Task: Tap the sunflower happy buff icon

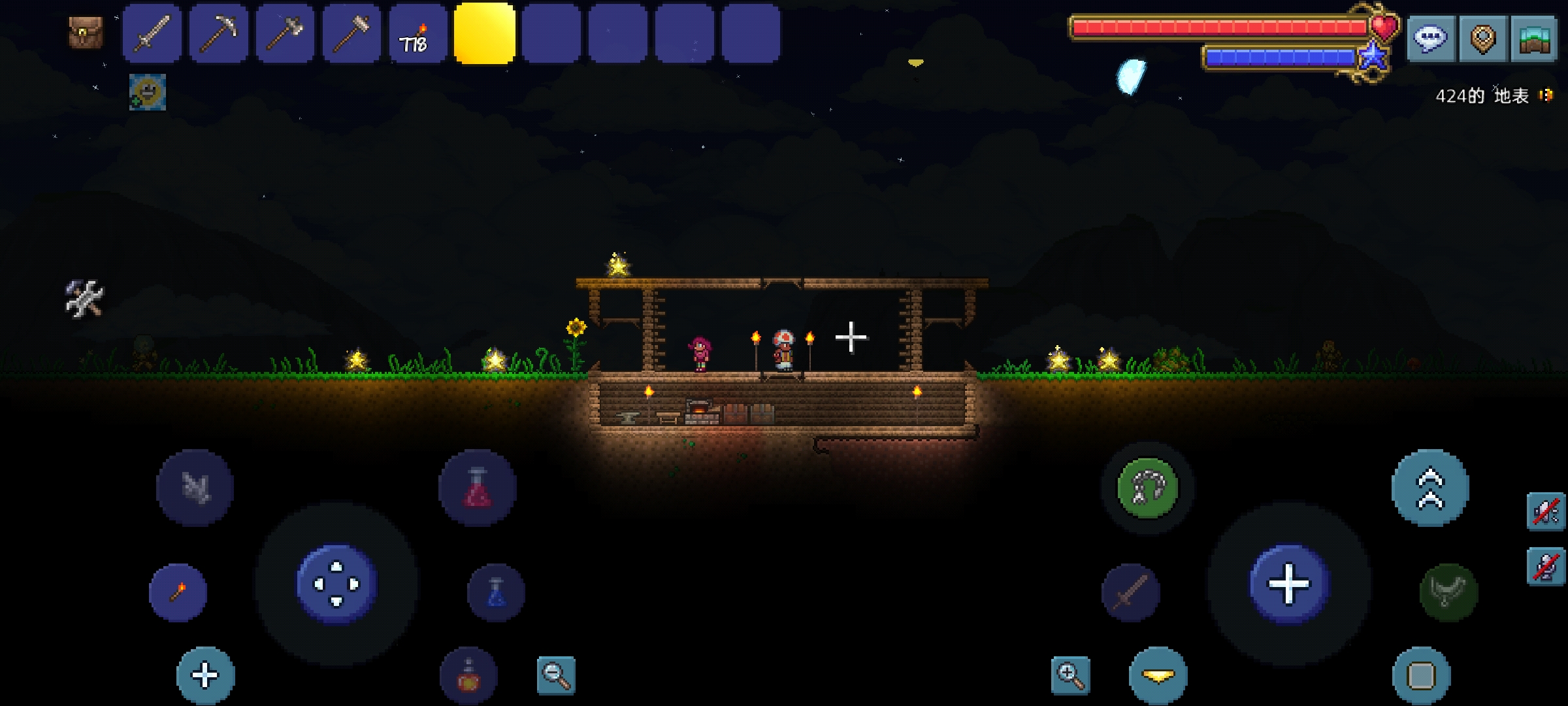Action: [148, 92]
